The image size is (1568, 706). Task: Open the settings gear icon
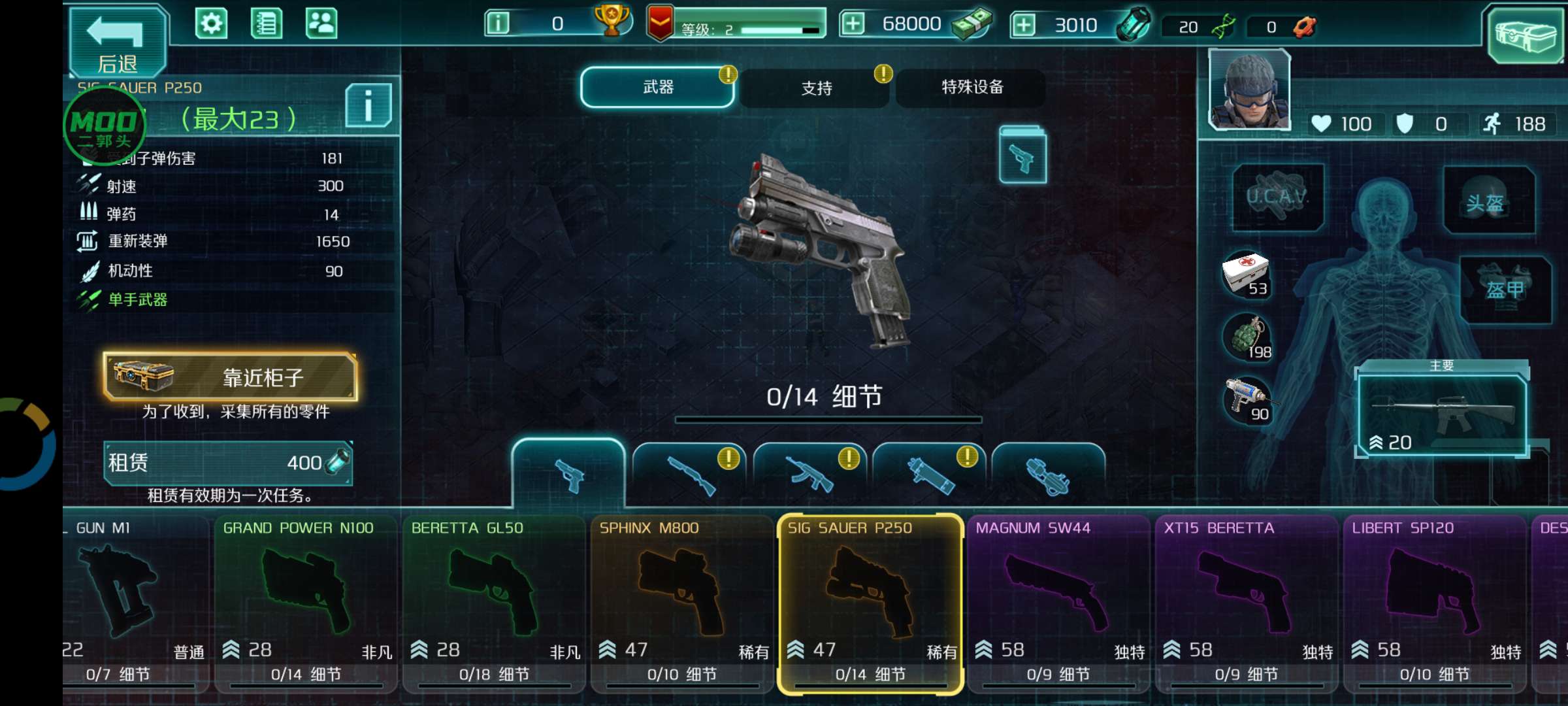[212, 22]
